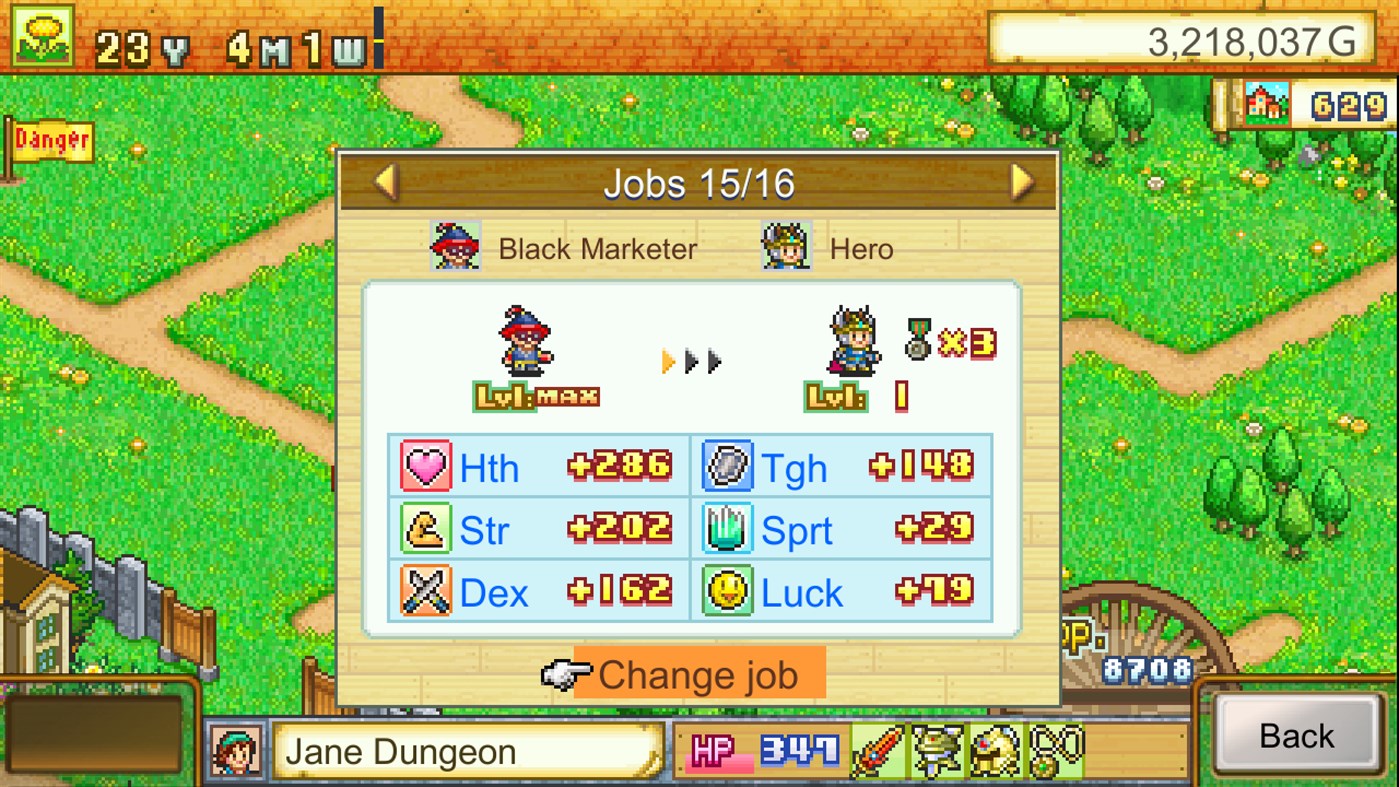Select the Hth heart stat icon
The width and height of the screenshot is (1399, 787).
click(425, 466)
